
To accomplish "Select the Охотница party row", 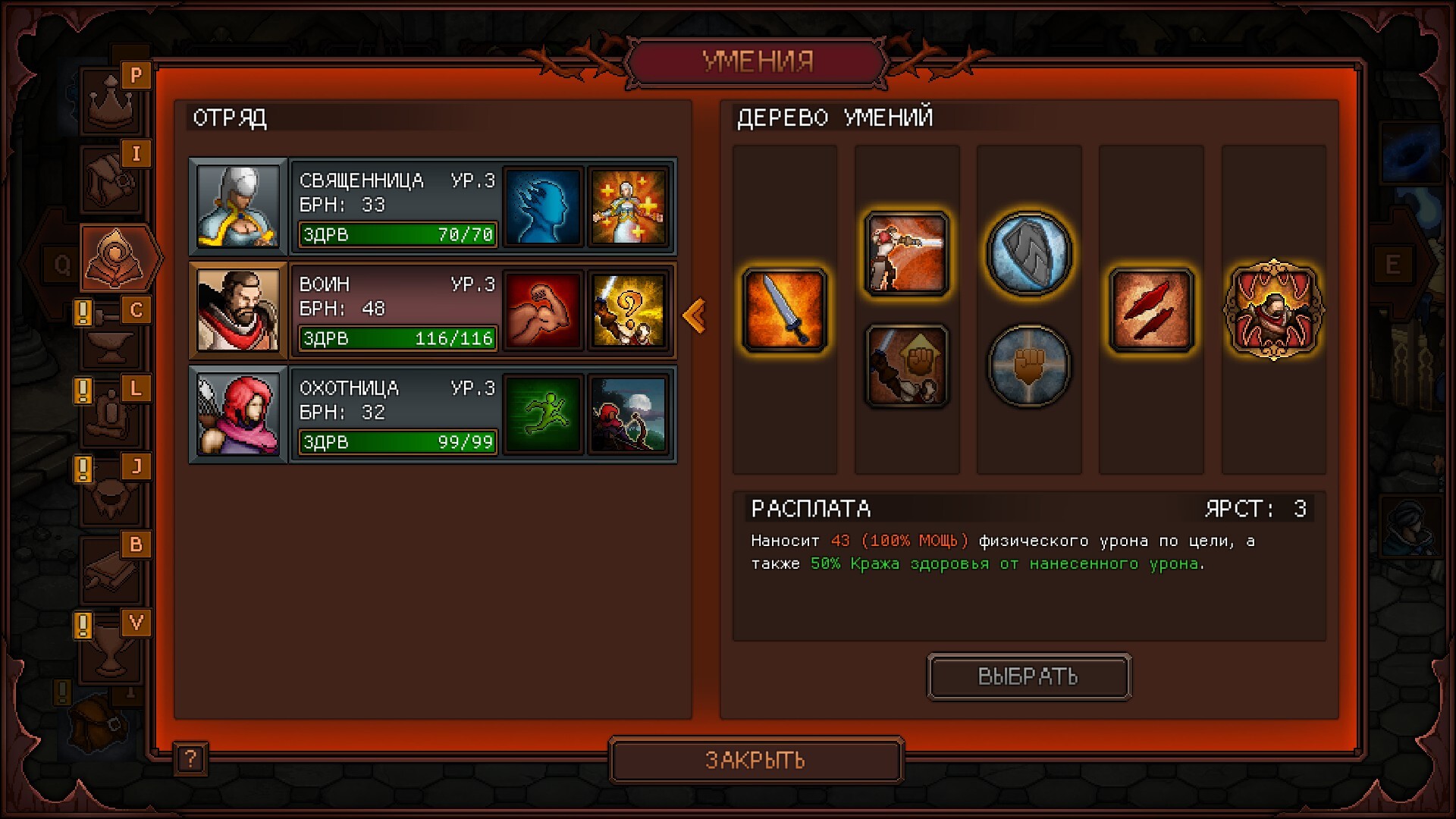I will (x=396, y=414).
